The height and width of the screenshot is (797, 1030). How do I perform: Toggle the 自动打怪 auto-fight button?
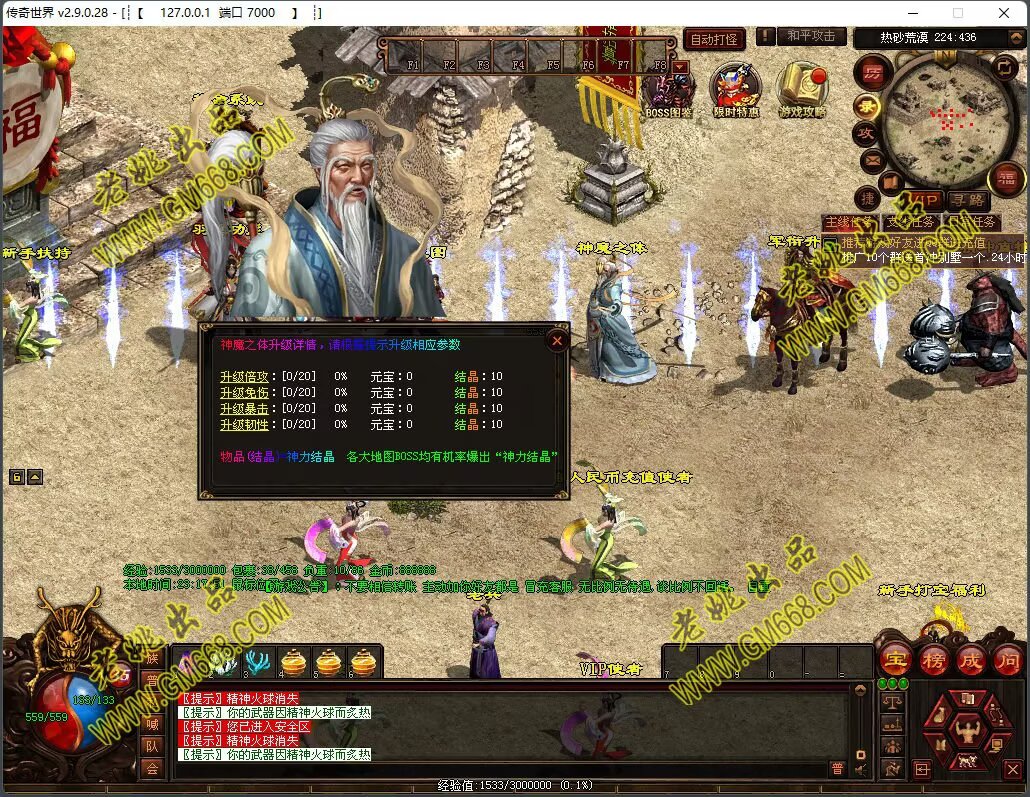714,39
